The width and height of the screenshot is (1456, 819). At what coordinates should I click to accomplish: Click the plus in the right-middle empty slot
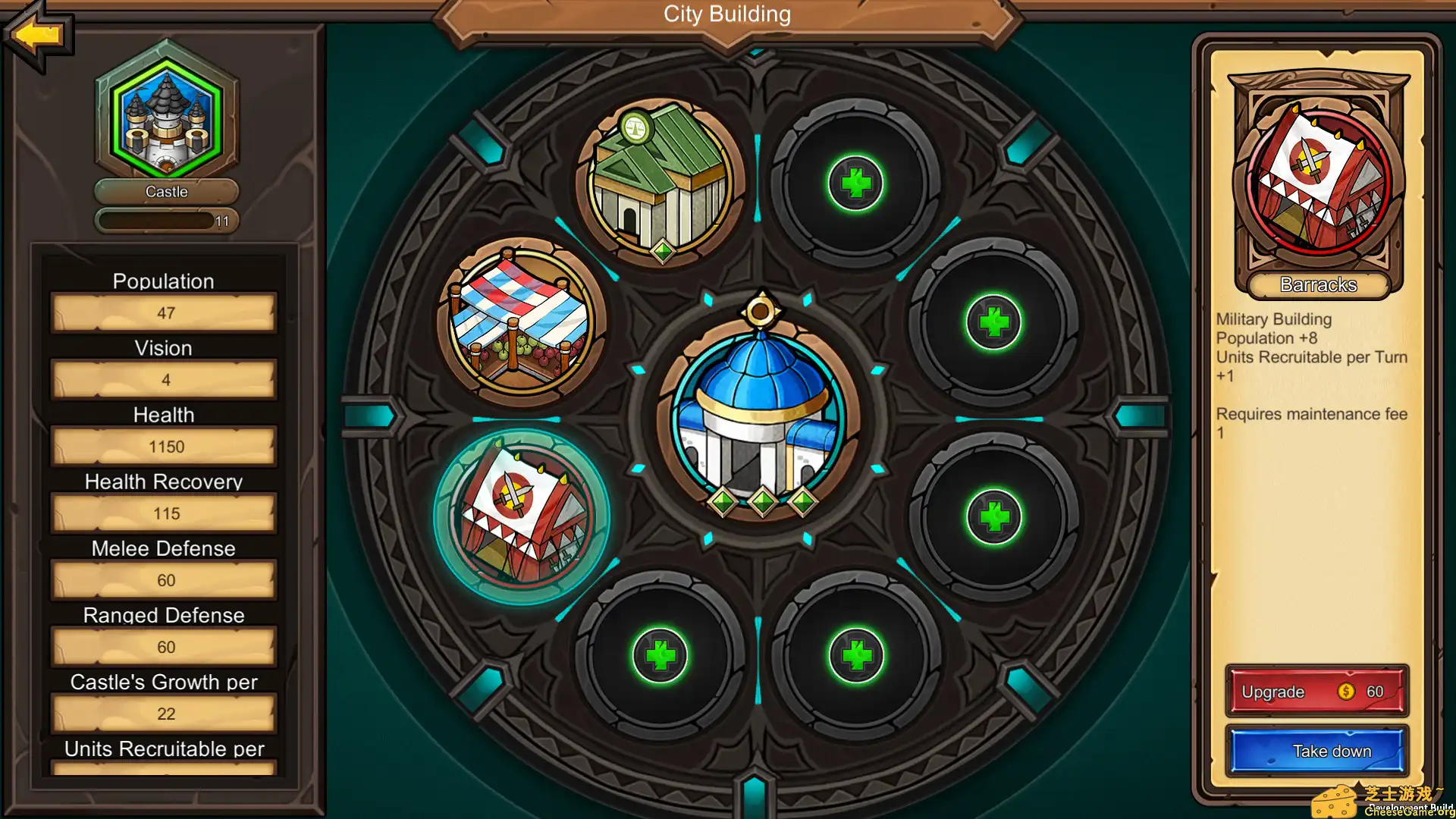(993, 322)
